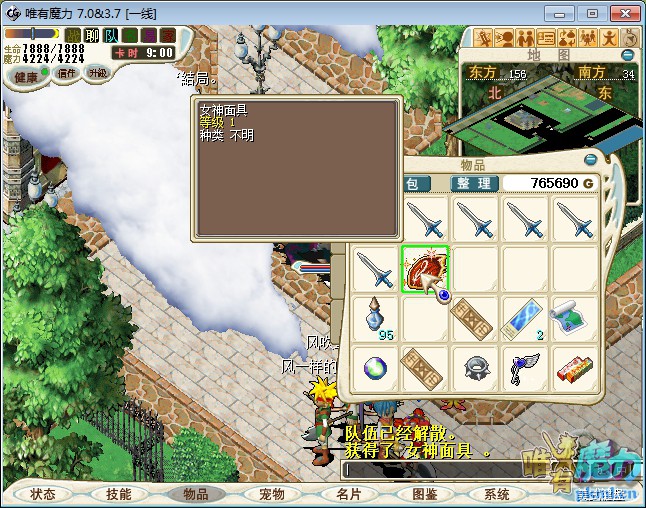646x508 pixels.
Task: Open the 宠物 pet menu
Action: click(271, 494)
